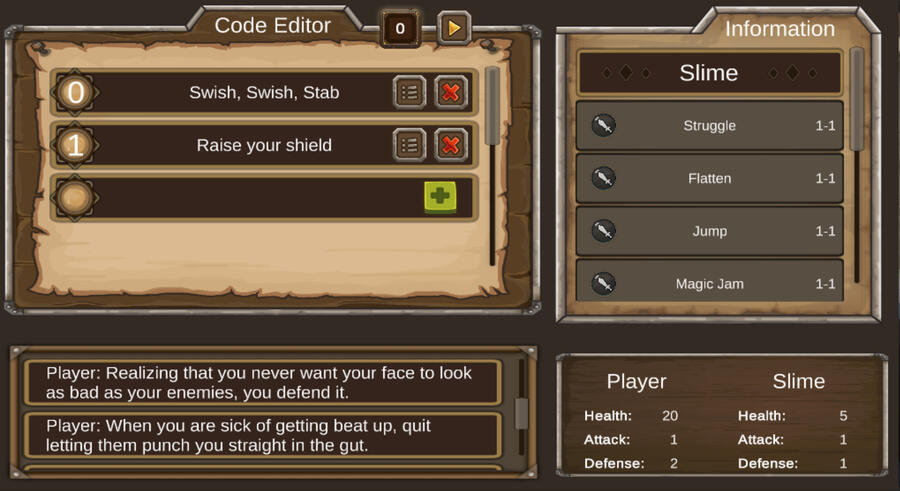View the Magic Jam move entry
The height and width of the screenshot is (491, 900).
pyautogui.click(x=709, y=284)
